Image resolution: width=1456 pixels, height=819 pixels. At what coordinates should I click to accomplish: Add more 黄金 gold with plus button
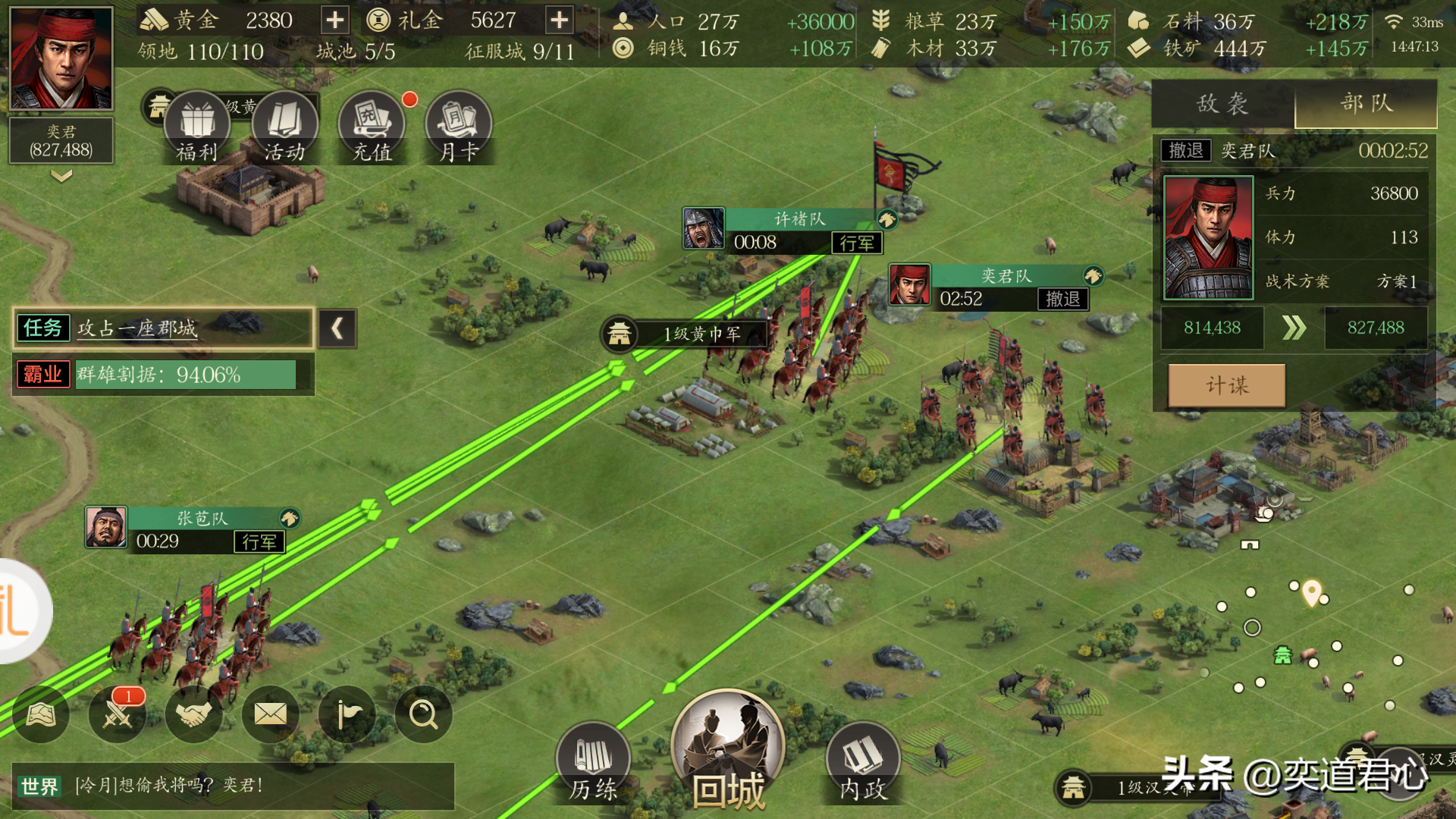pos(334,20)
